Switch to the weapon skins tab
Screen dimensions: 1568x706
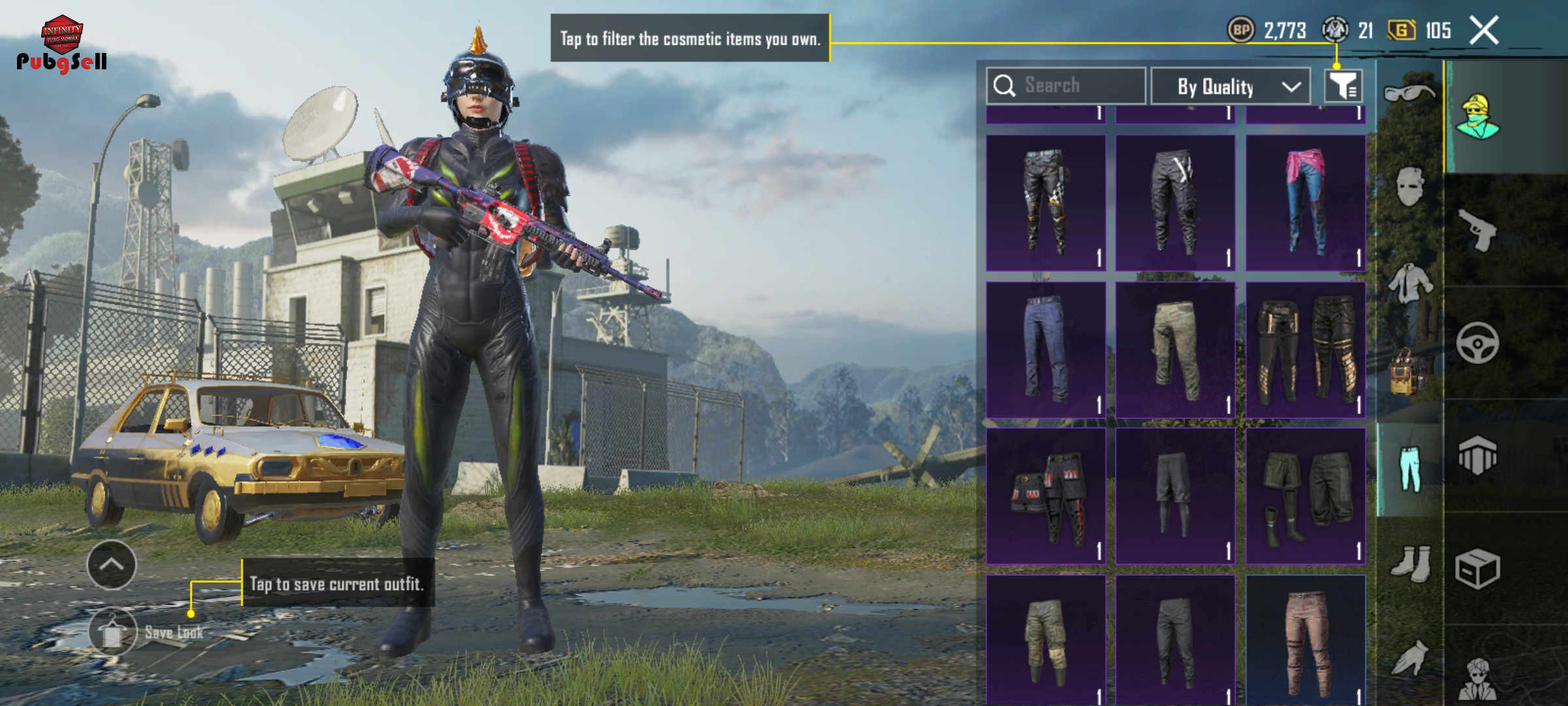click(1477, 230)
